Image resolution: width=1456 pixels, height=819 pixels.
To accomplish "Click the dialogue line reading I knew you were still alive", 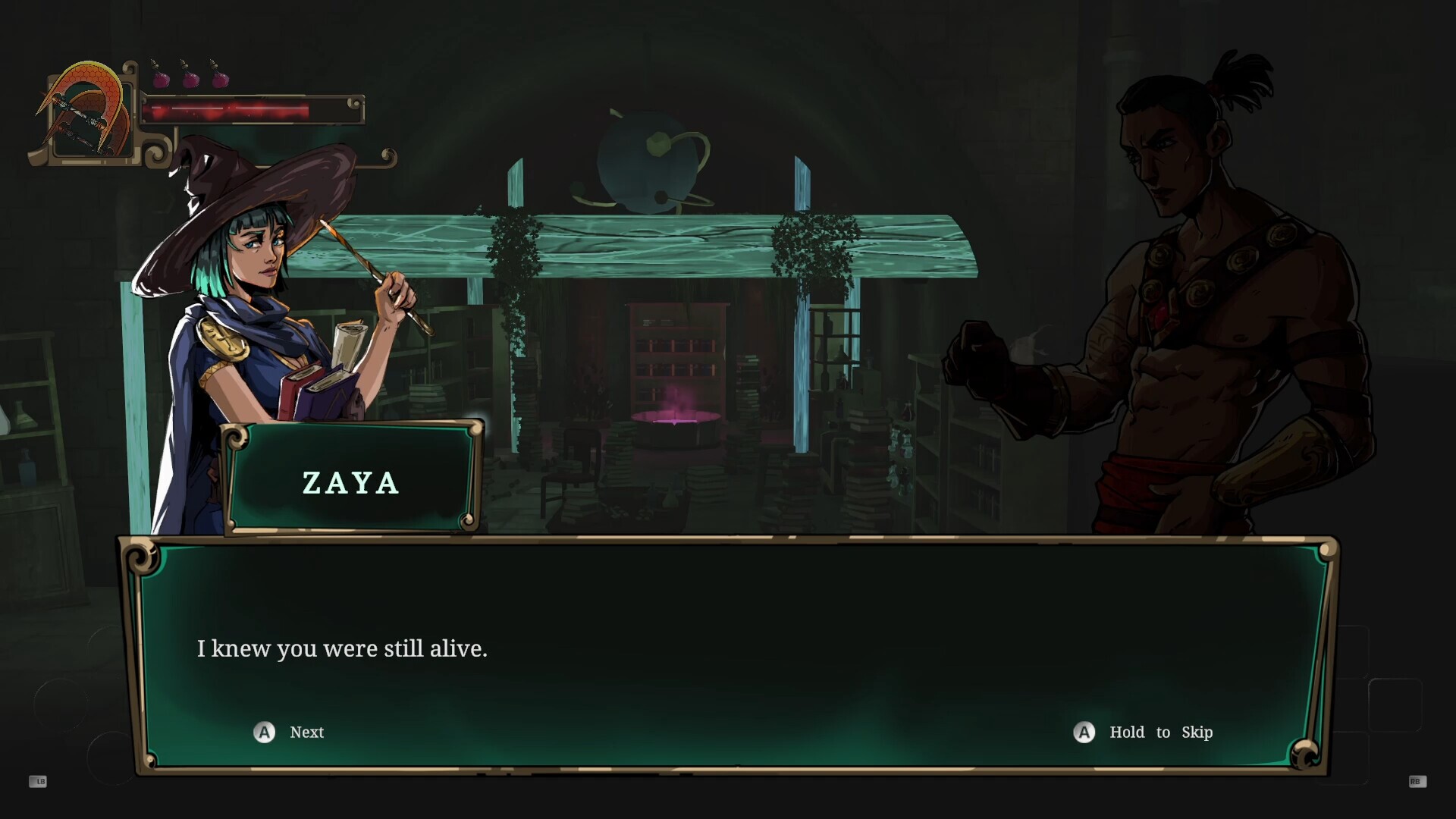I will [343, 648].
